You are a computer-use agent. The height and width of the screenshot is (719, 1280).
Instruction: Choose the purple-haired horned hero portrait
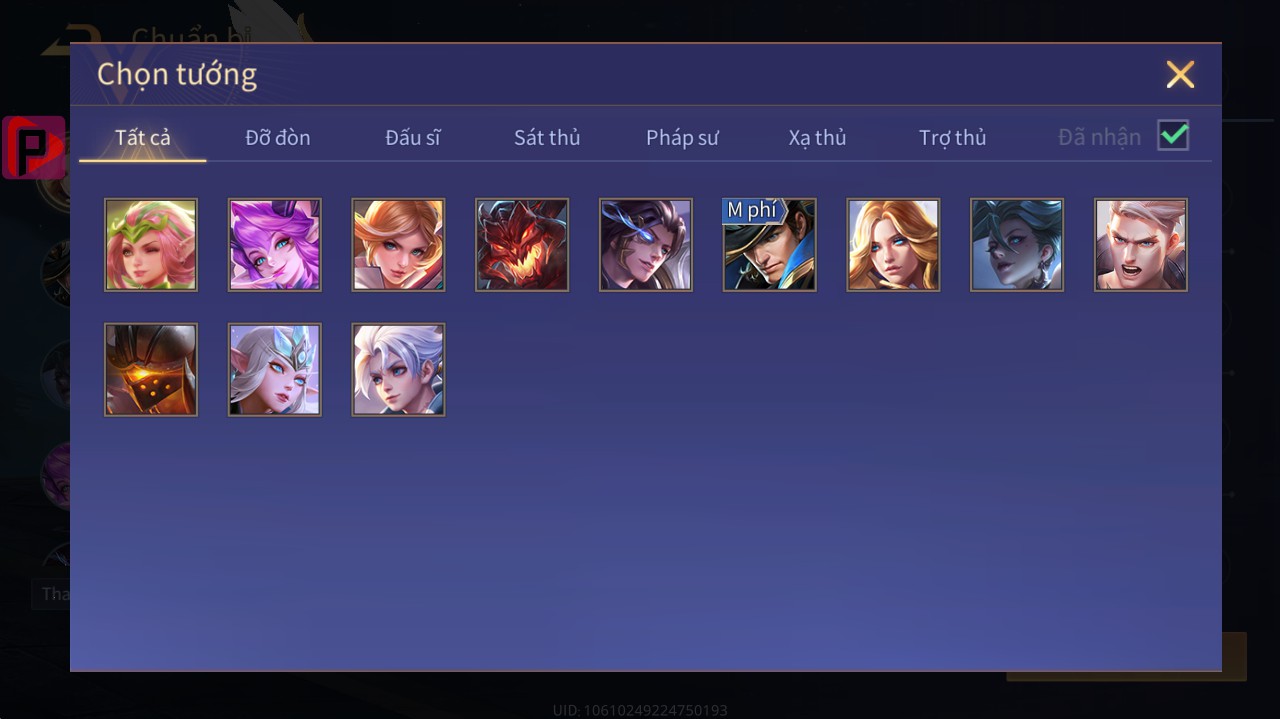275,245
